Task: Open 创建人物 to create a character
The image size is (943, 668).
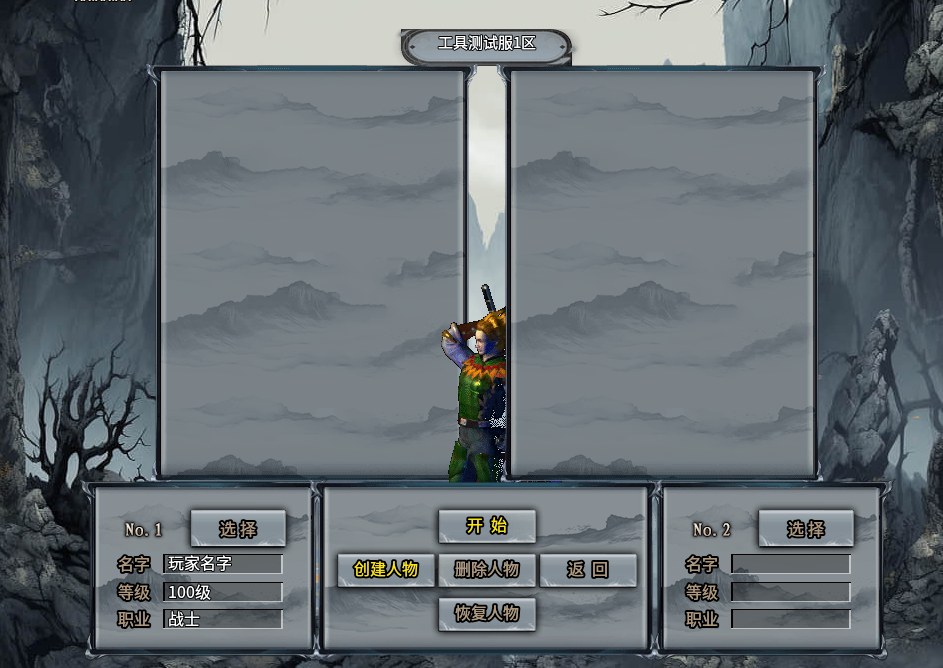Action: [x=386, y=570]
